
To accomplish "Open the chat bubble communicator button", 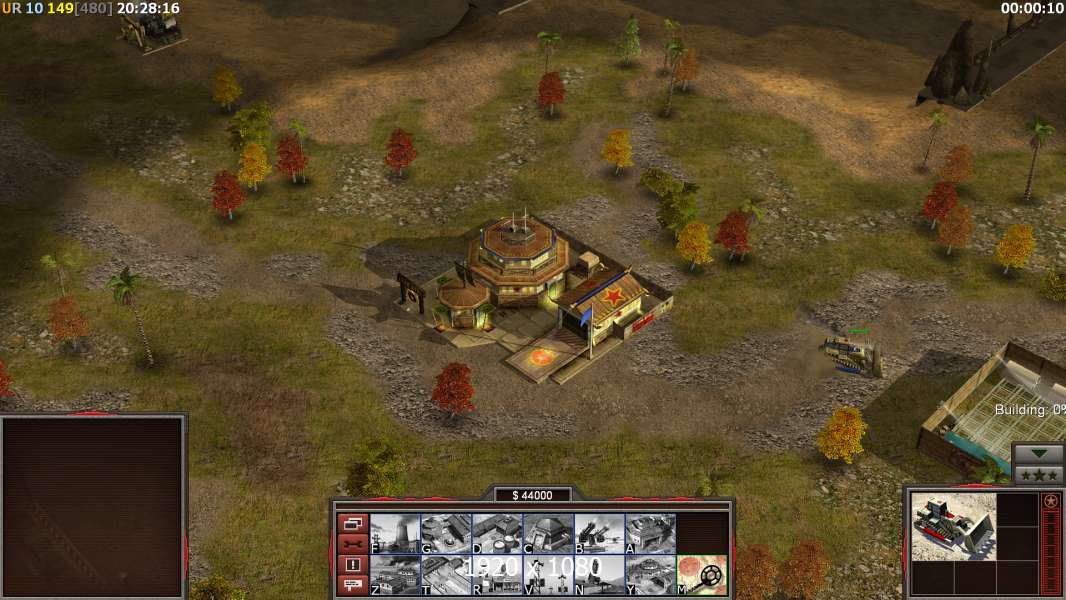I will click(352, 586).
